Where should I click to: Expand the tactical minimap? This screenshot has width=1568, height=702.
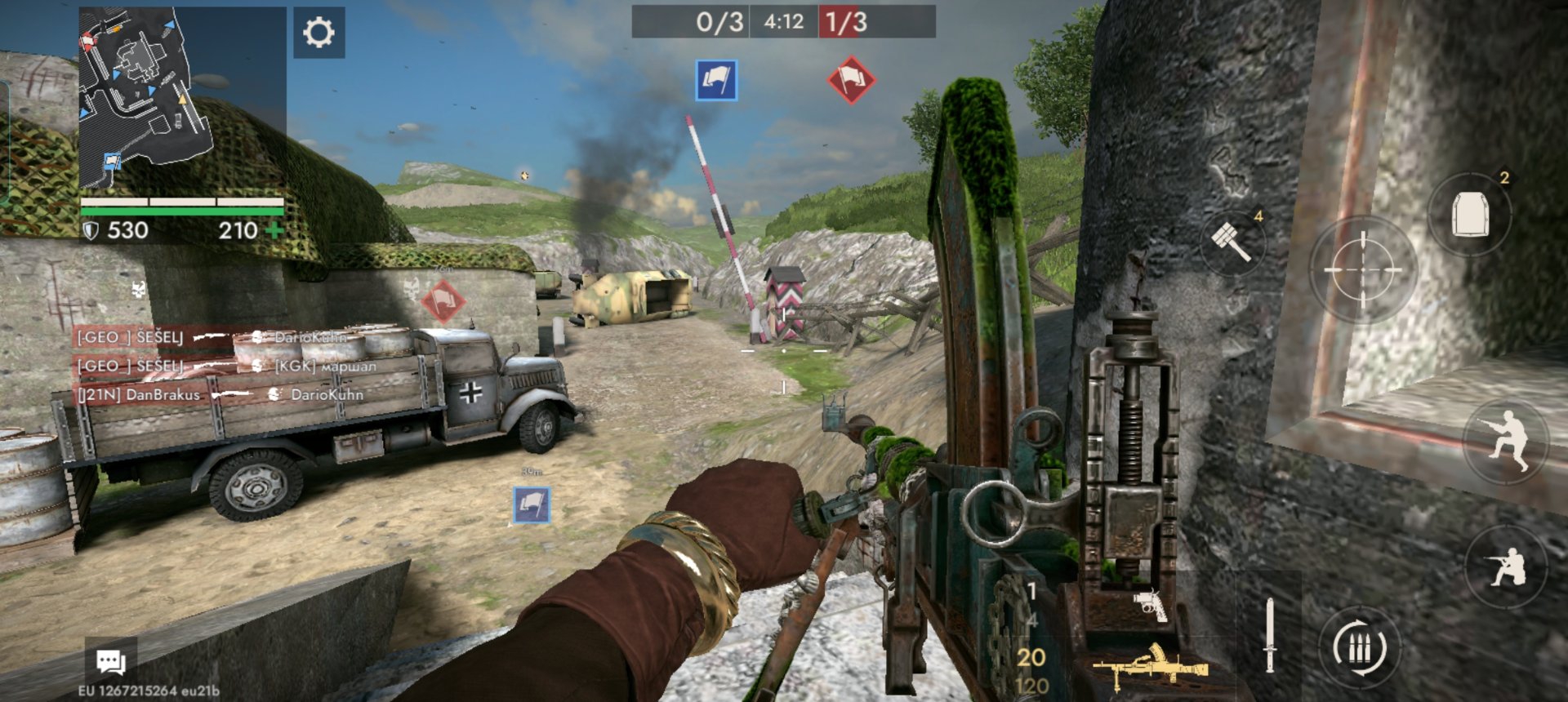(x=145, y=96)
